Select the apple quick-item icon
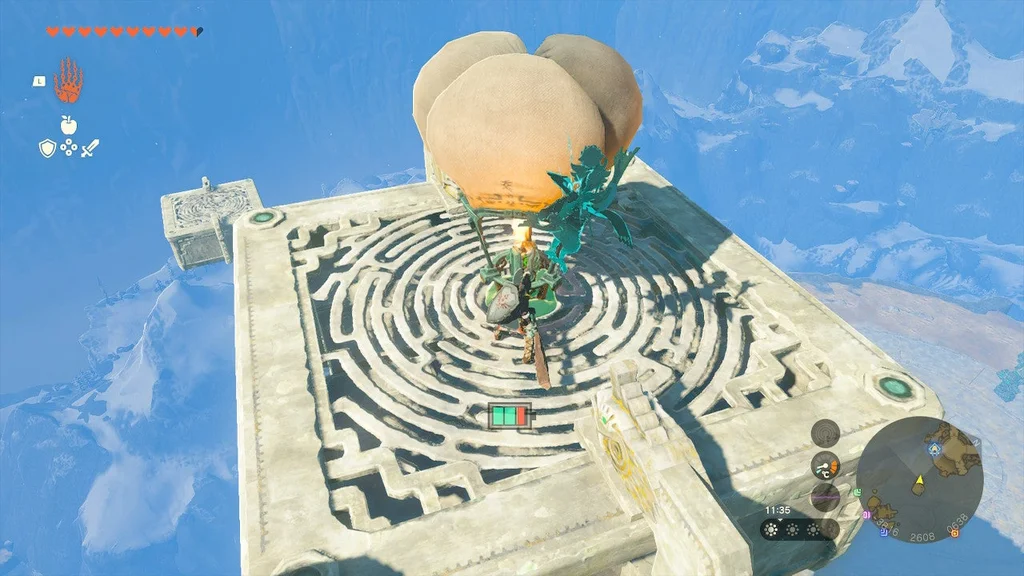1024x576 pixels. (68, 125)
